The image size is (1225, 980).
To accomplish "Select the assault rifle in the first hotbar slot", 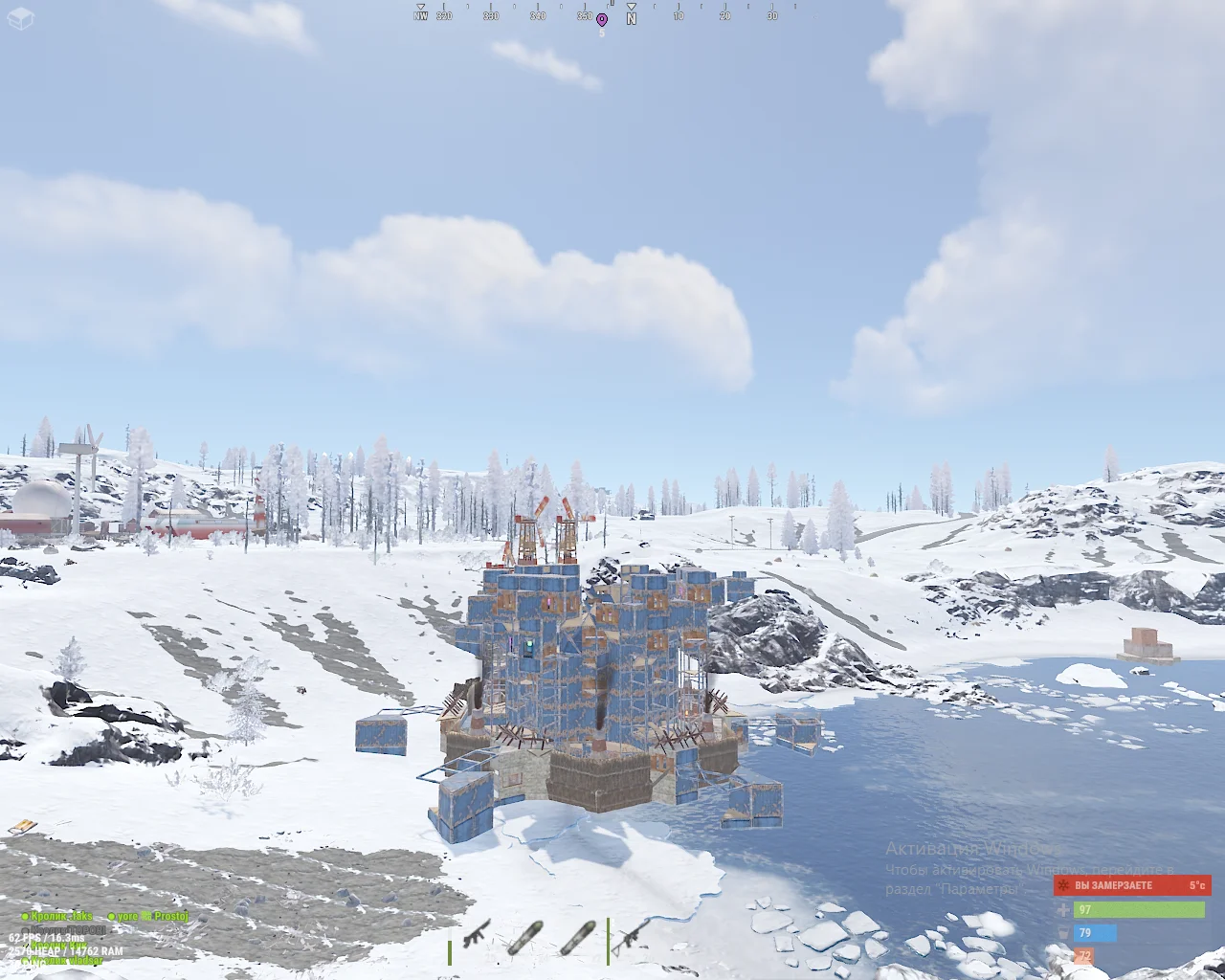I will click(x=477, y=935).
